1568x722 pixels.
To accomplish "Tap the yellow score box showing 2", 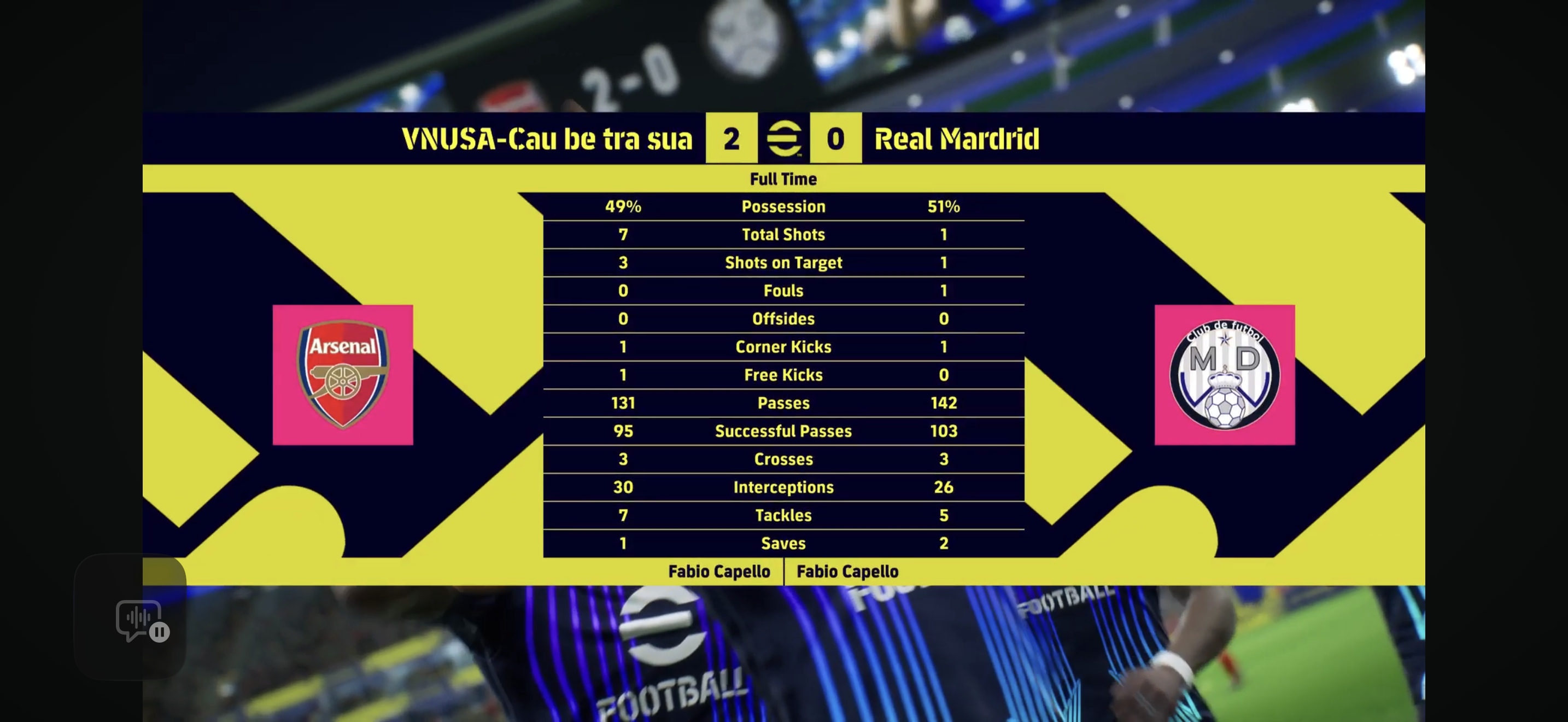I will pyautogui.click(x=731, y=139).
